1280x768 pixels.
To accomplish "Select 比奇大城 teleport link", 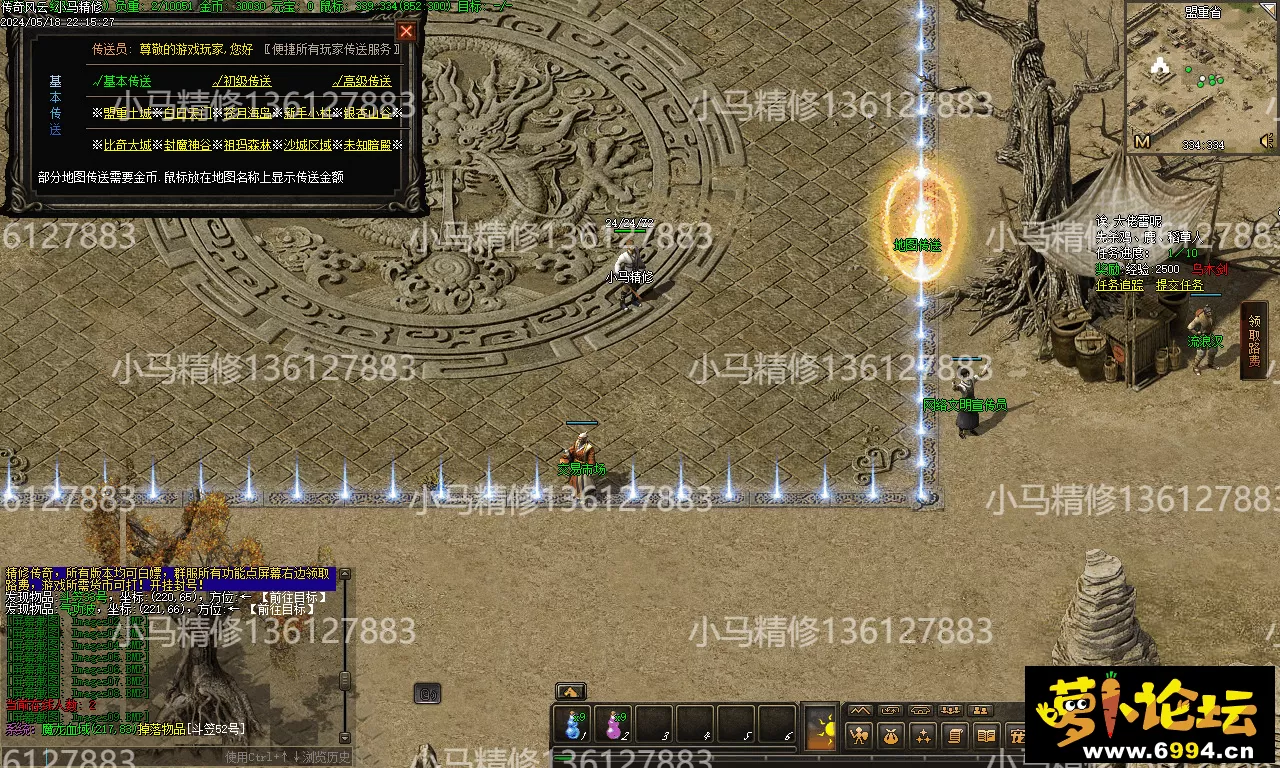I will [x=128, y=145].
